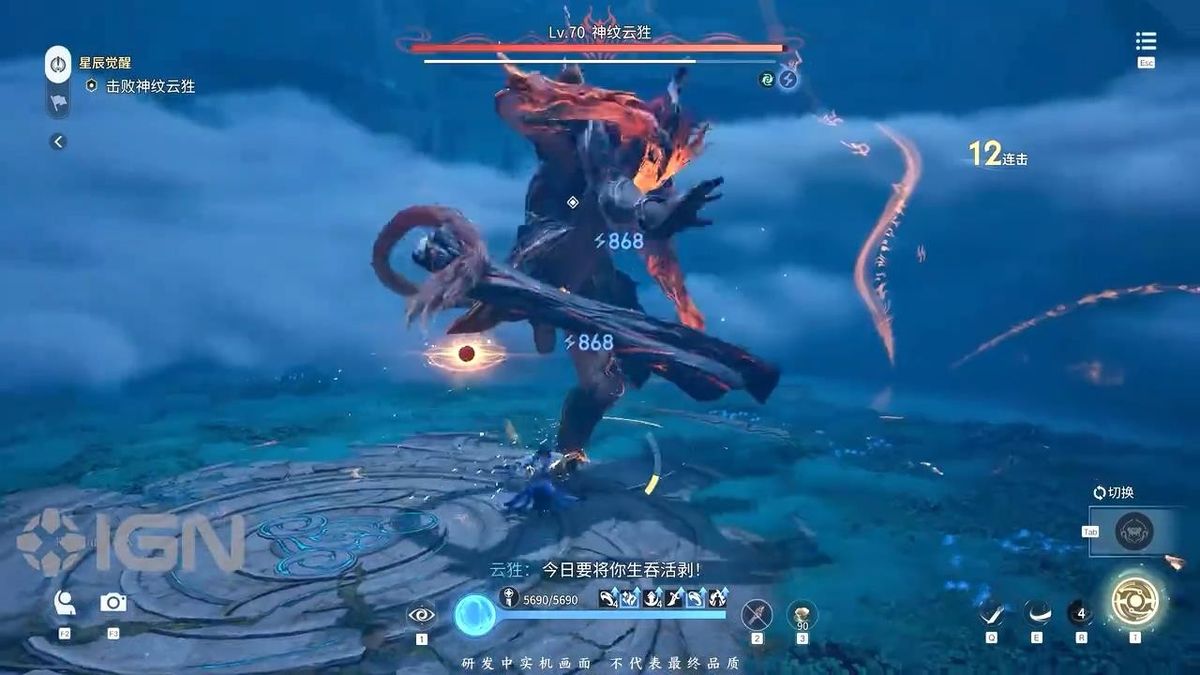Click the boss lightning status icon
The height and width of the screenshot is (675, 1200).
point(788,79)
